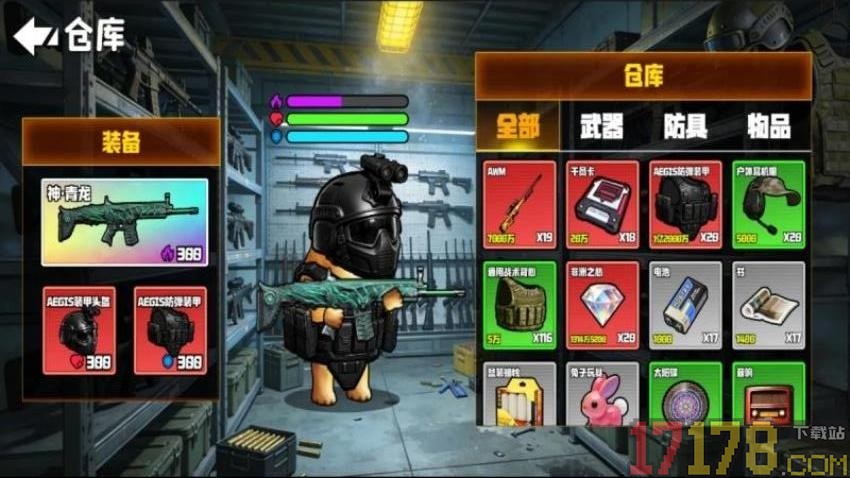The height and width of the screenshot is (478, 850).
Task: Select the 物品 category tab
Action: coord(768,126)
